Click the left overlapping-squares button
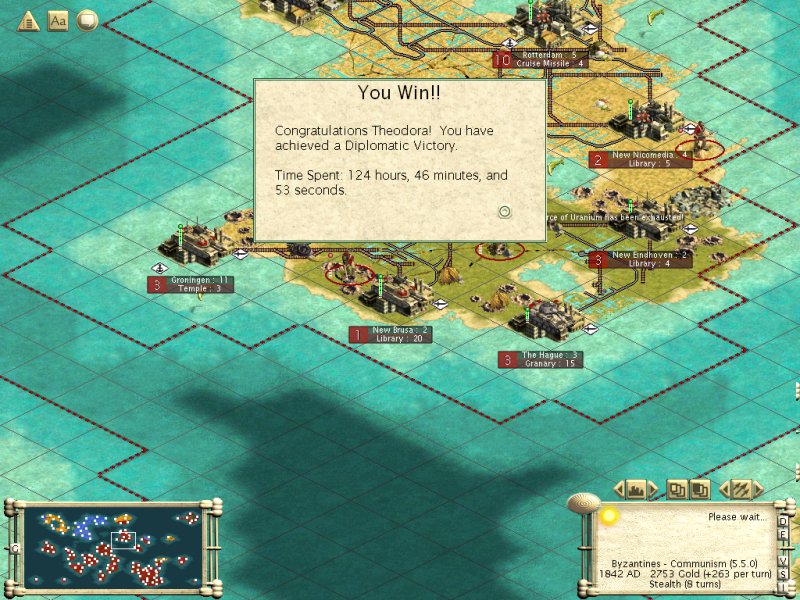 pos(677,489)
